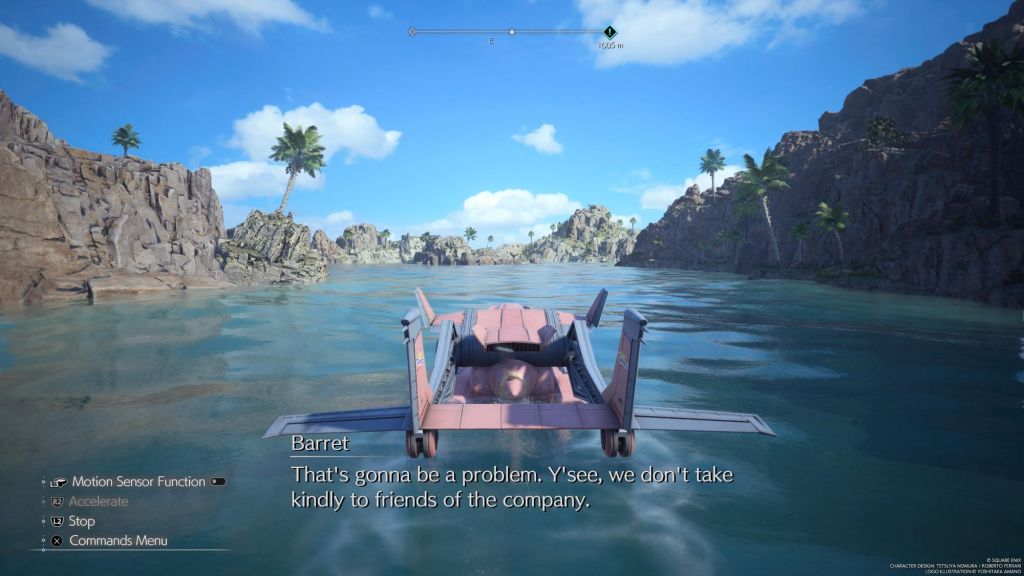
Task: Select the objective marker on the compass
Action: 609,32
